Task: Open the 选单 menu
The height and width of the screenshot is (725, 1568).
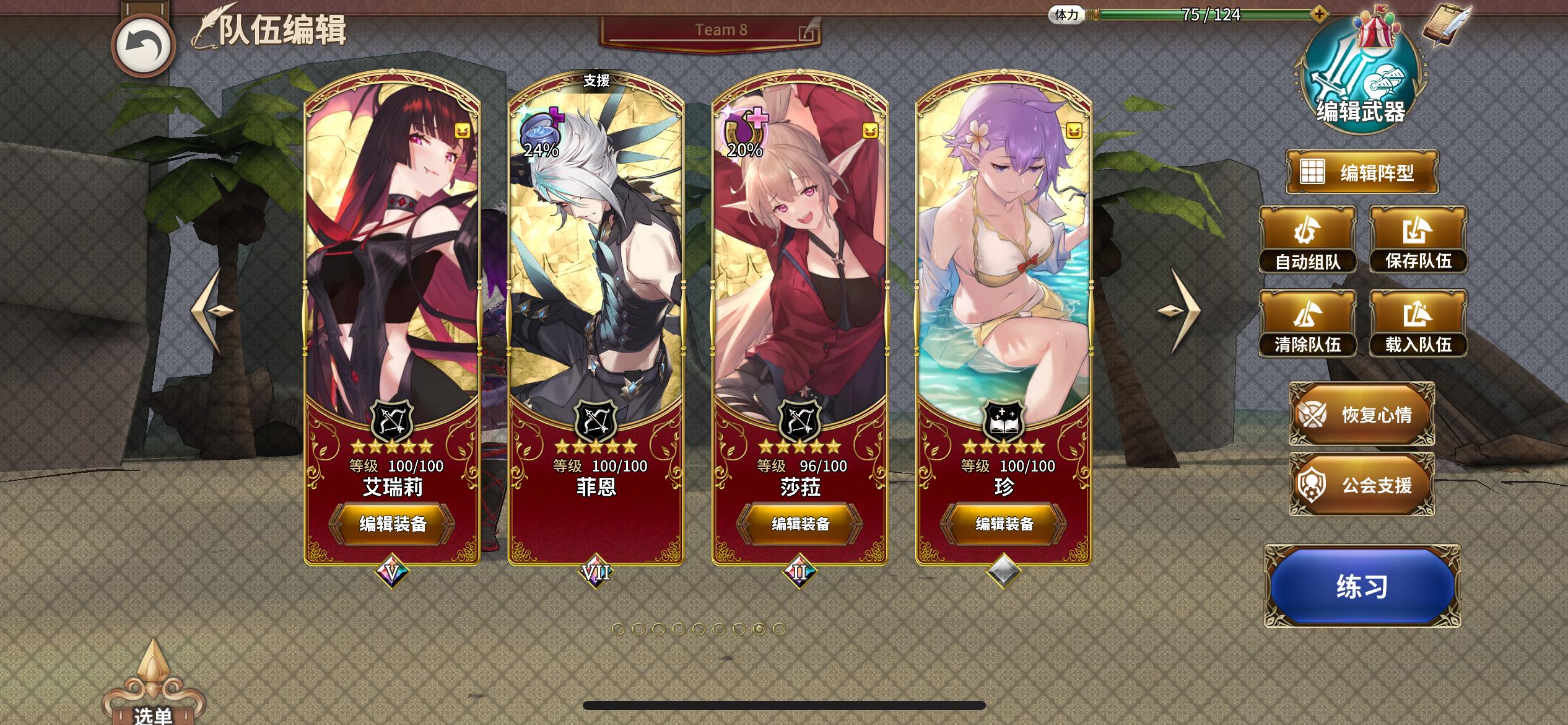Action: click(x=153, y=694)
